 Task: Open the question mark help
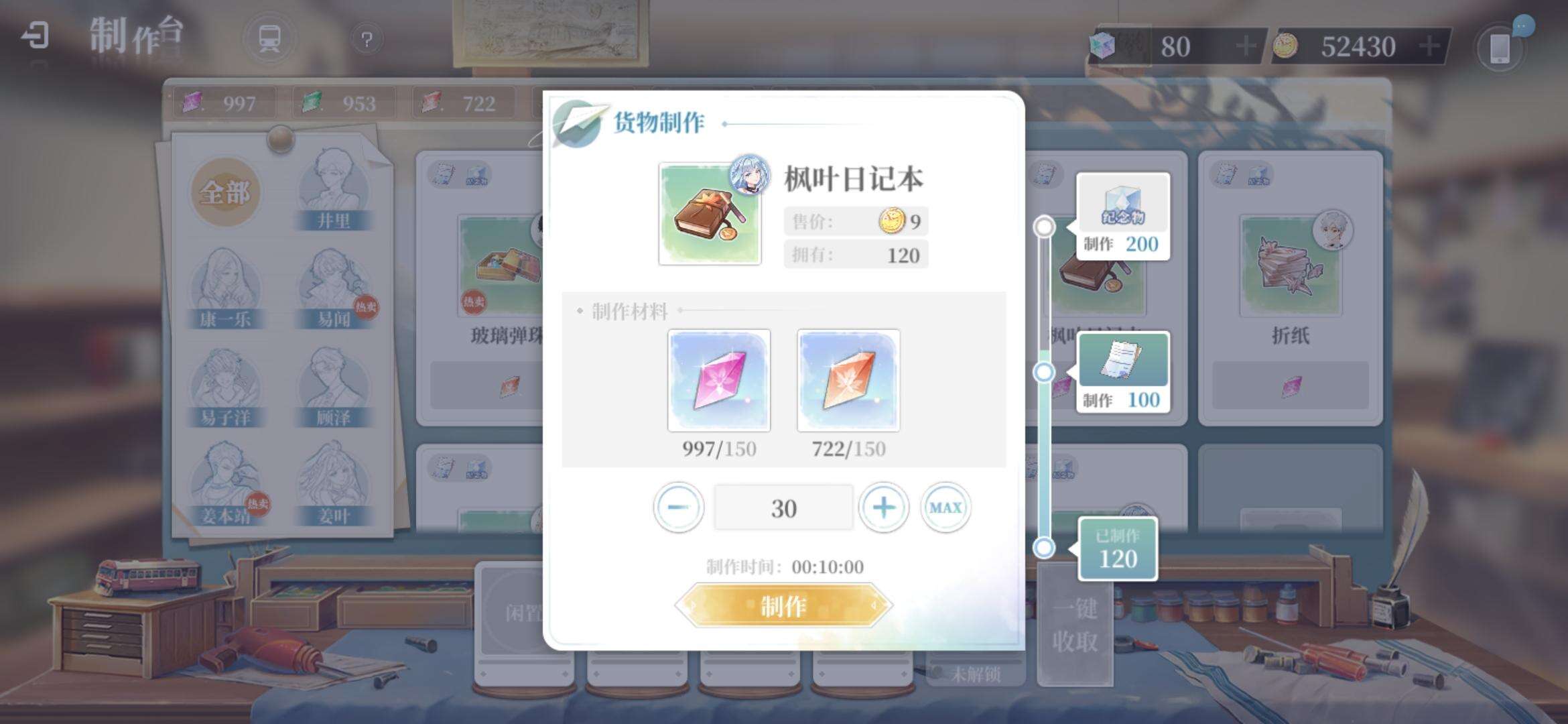367,40
